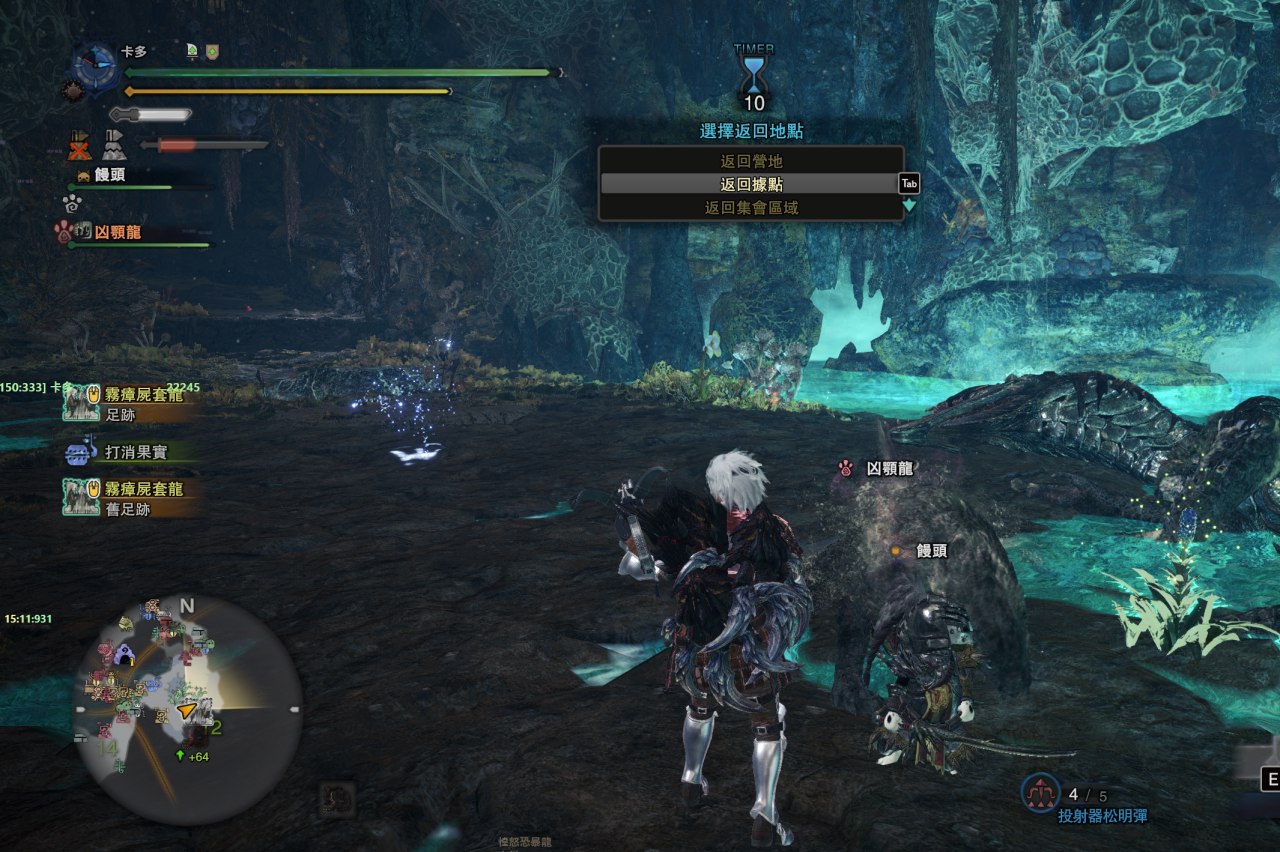Viewport: 1280px width, 852px height.
Task: Choose the highlighted 返回據點 option
Action: coord(750,184)
